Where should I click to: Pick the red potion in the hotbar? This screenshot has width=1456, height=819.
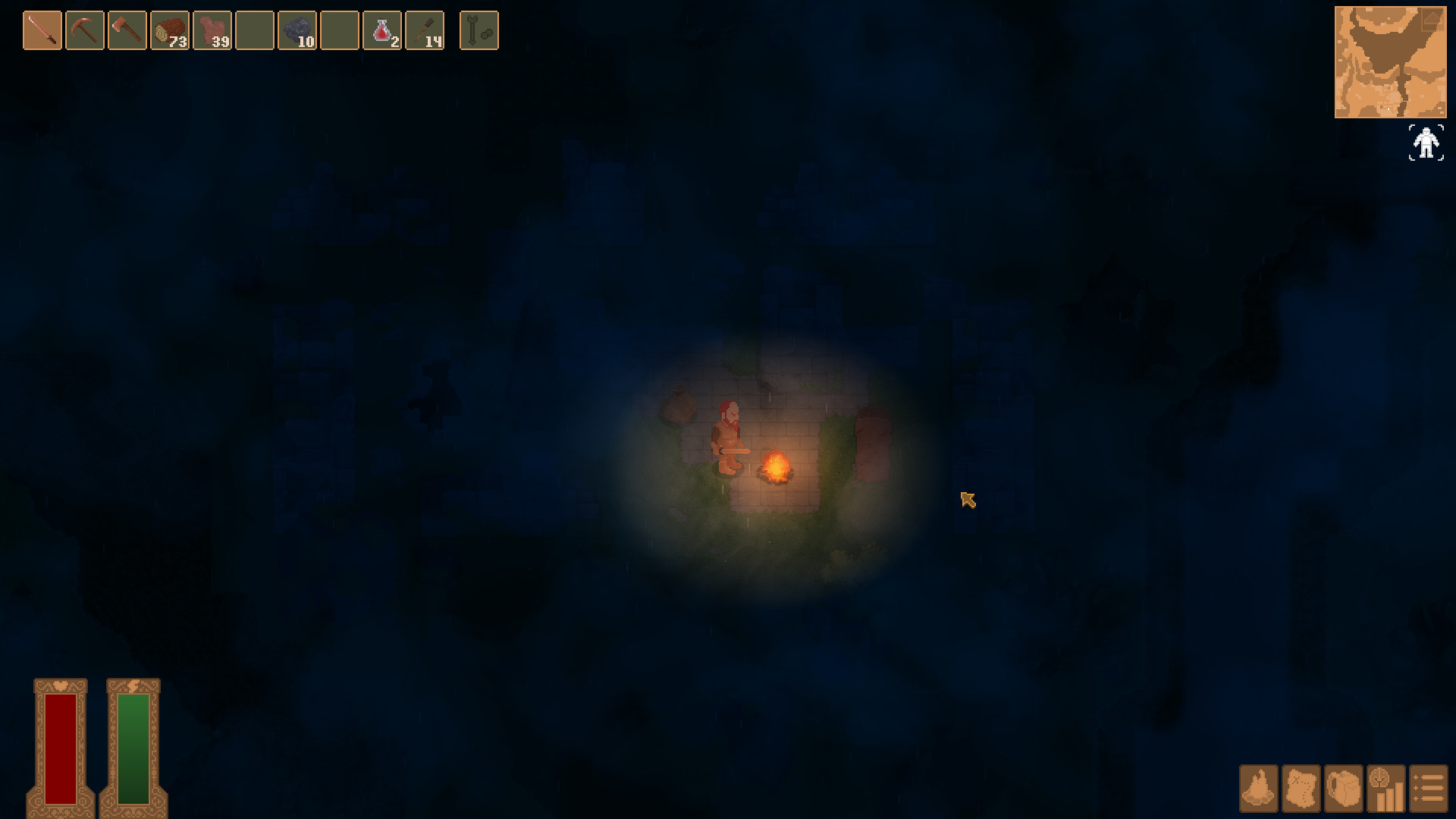tap(381, 30)
